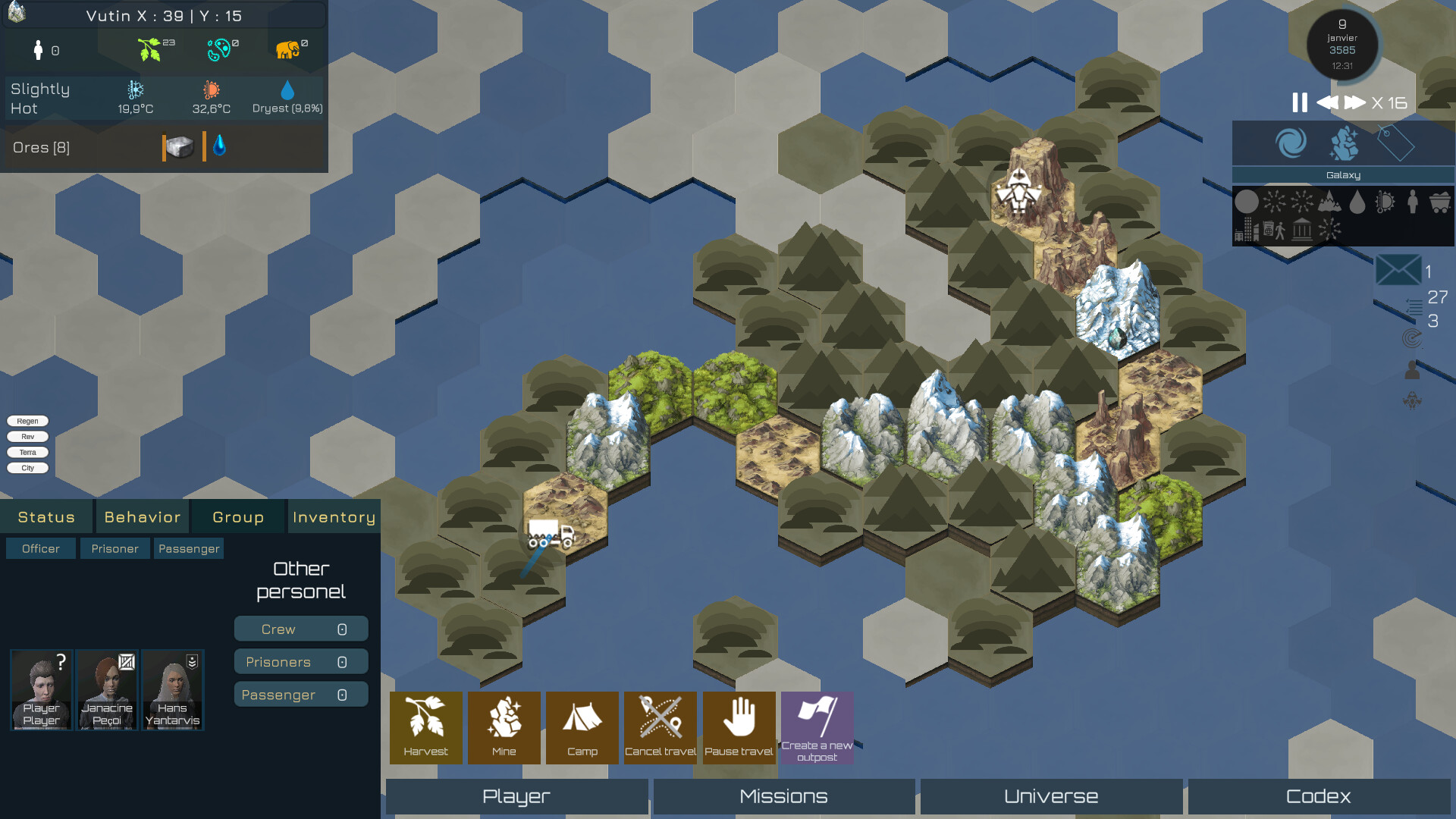Select the resources crystal view icon

[x=1345, y=143]
